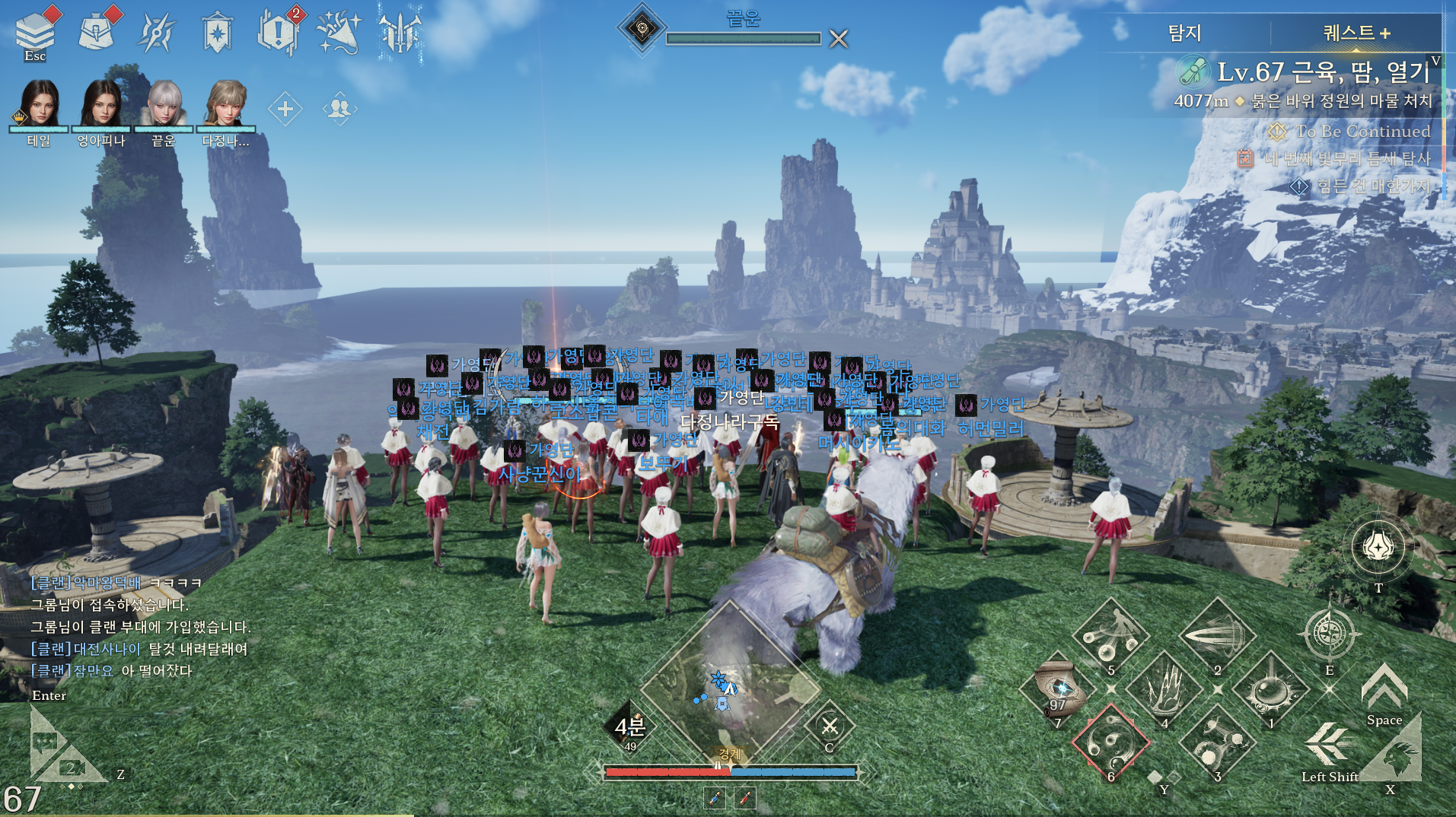The height and width of the screenshot is (817, 1456).
Task: Select the To Be Continued quest entry
Action: coord(1362,131)
